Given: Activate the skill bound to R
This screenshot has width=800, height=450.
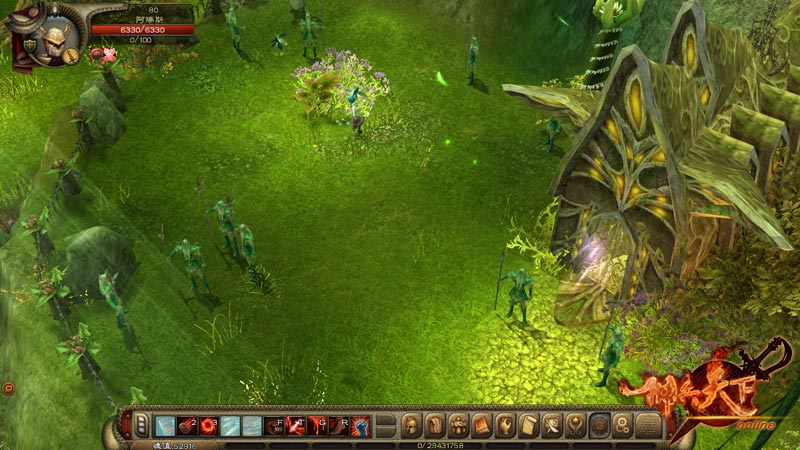Looking at the screenshot, I should pos(340,425).
